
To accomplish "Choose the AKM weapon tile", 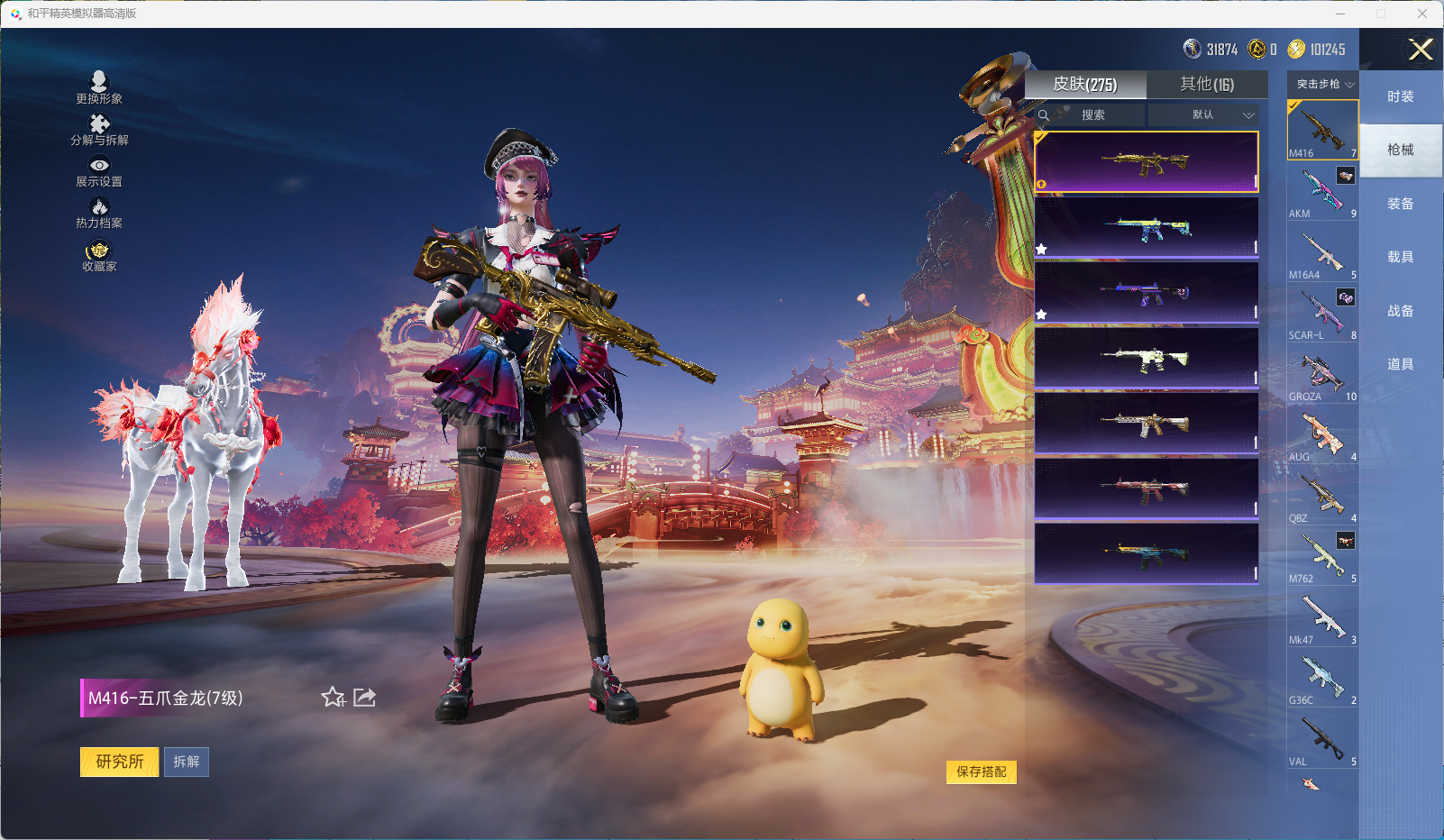I will tap(1322, 191).
